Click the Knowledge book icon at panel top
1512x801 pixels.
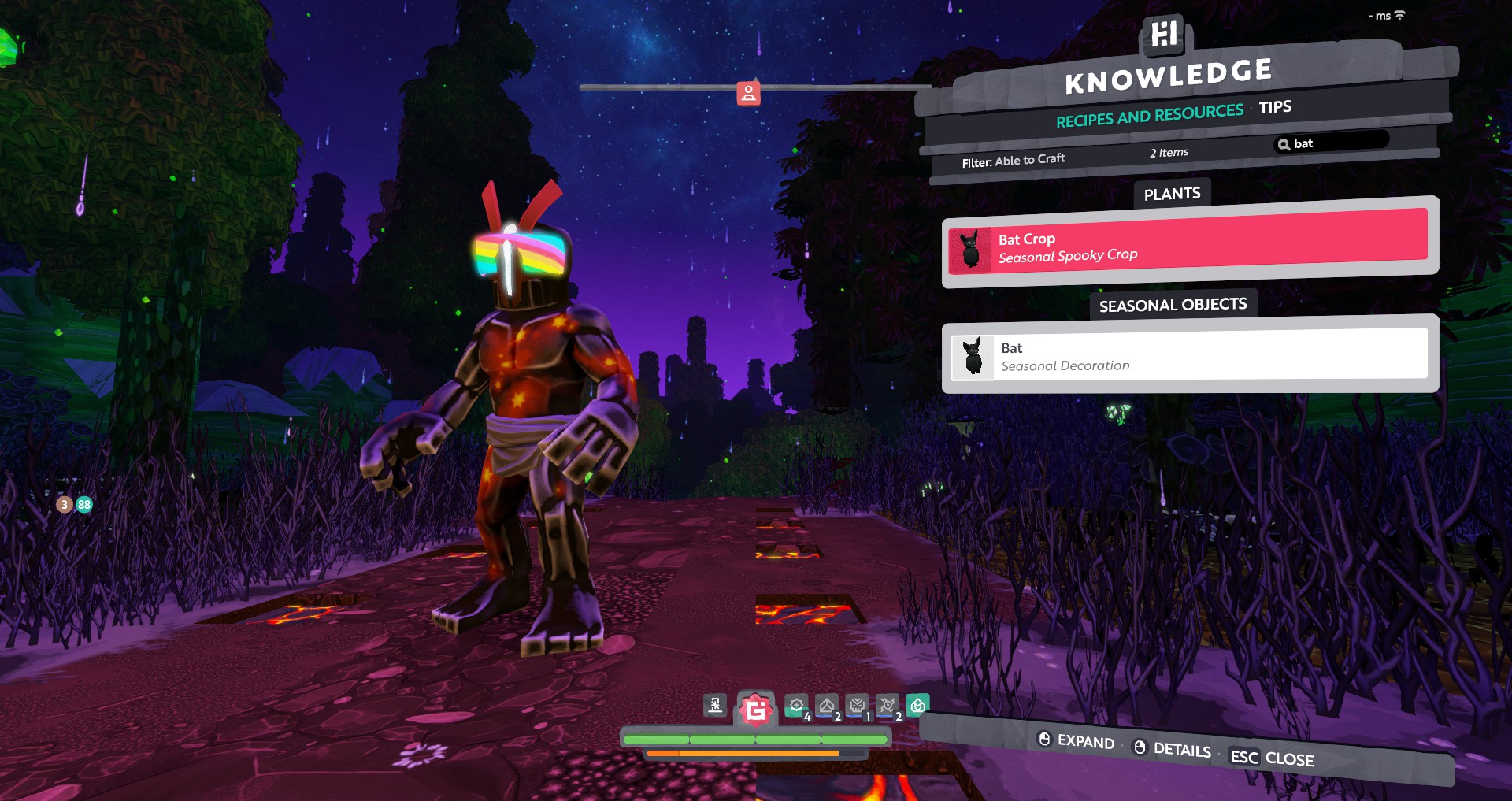pos(1164,34)
